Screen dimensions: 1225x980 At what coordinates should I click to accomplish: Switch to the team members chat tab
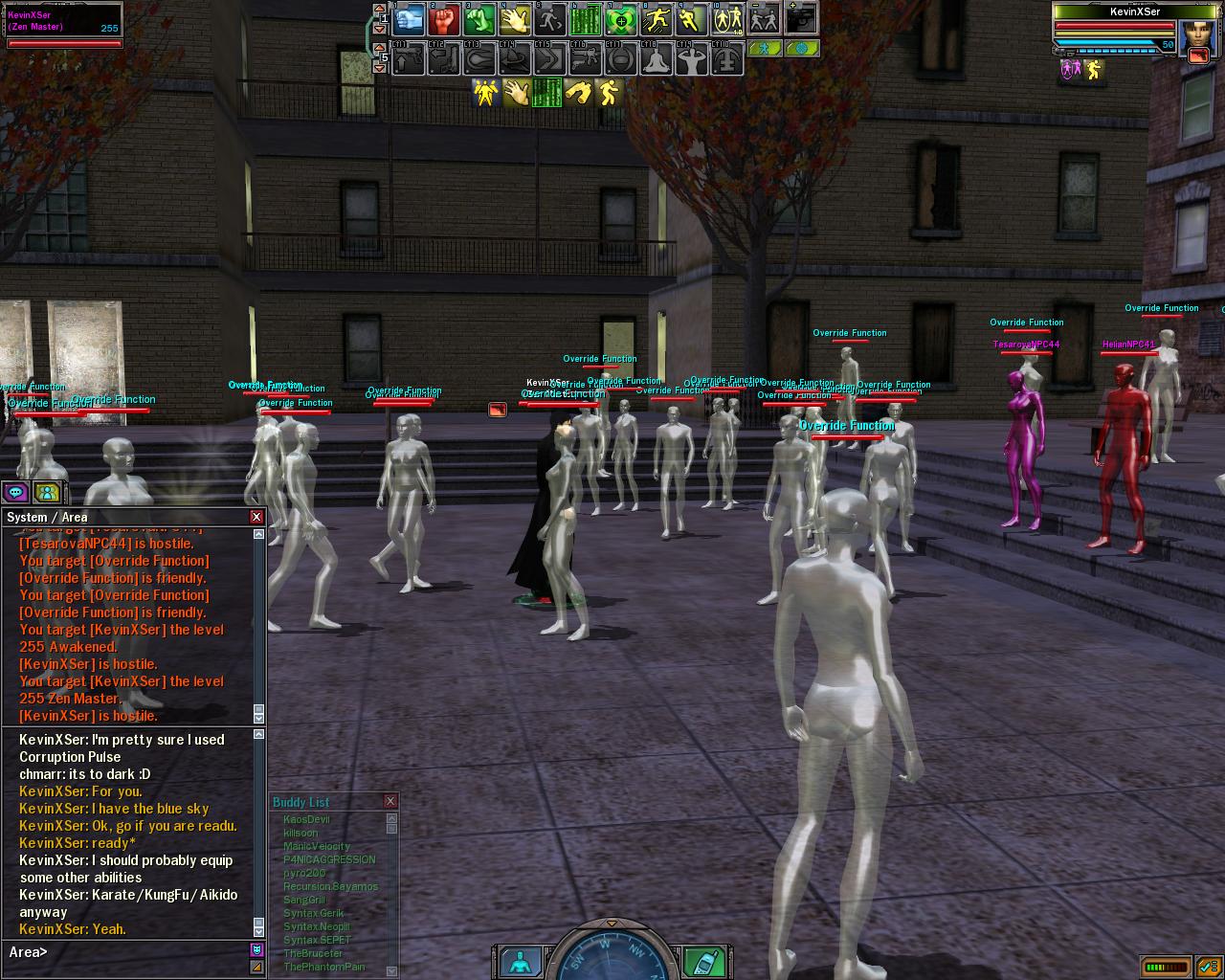point(47,492)
